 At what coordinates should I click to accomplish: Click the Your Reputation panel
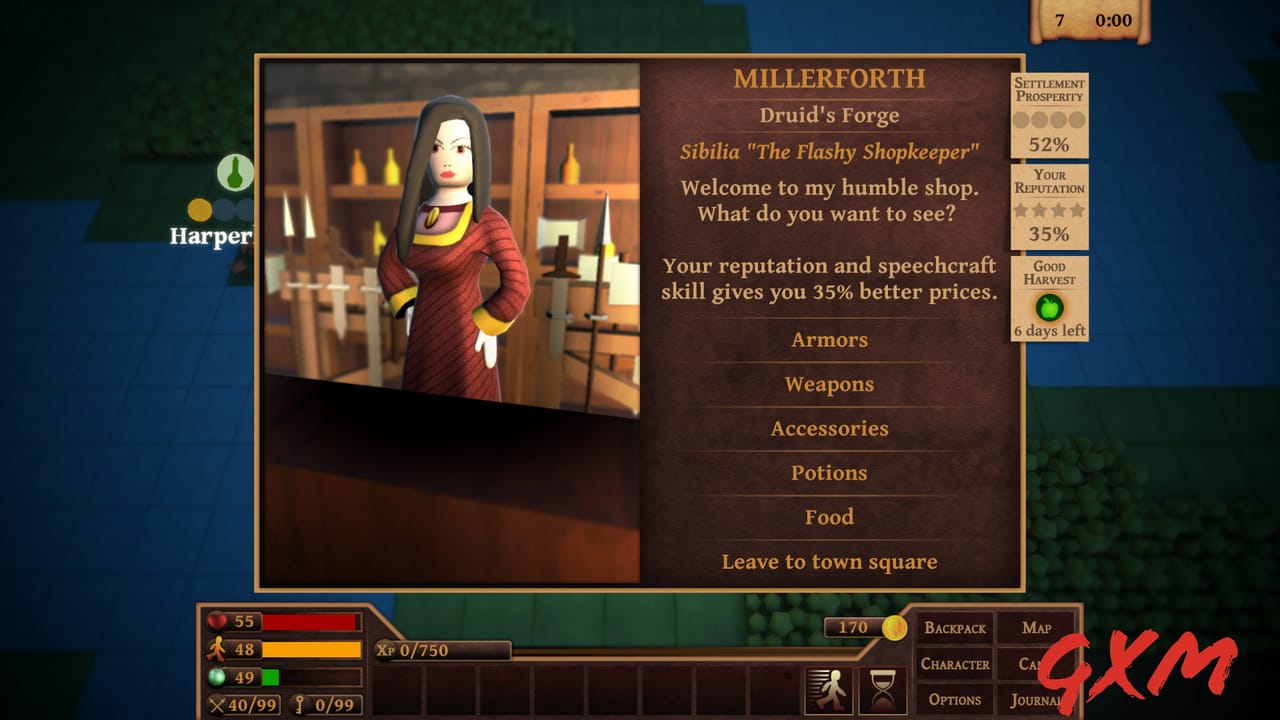pyautogui.click(x=1049, y=207)
